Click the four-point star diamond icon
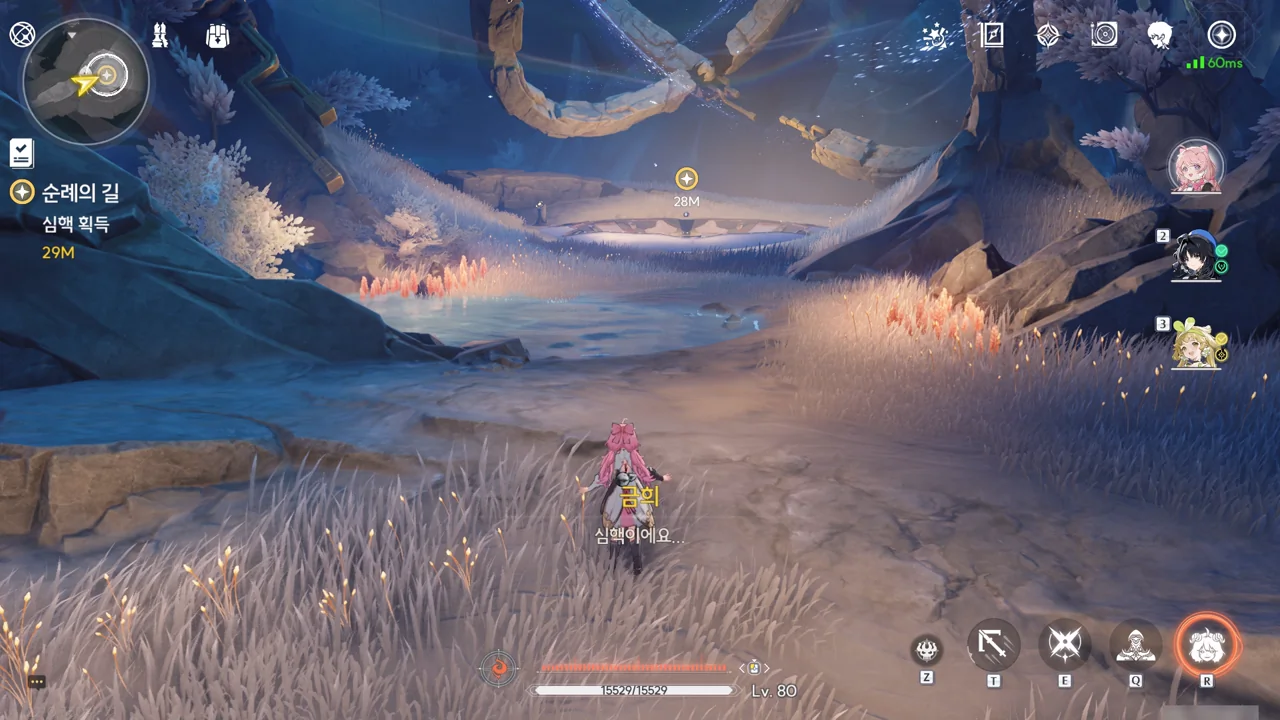 [1047, 36]
